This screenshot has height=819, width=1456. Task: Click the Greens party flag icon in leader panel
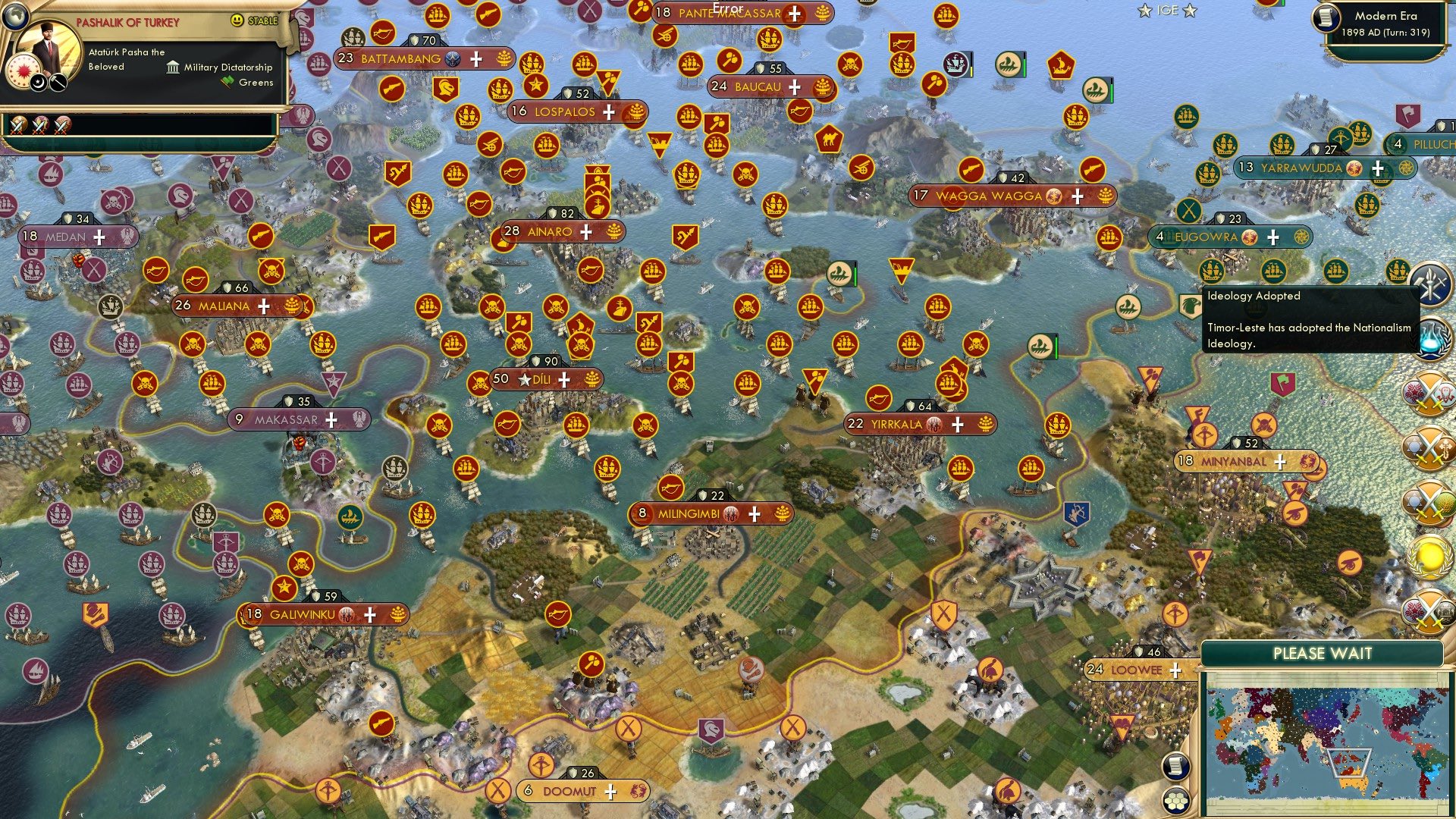[x=227, y=82]
